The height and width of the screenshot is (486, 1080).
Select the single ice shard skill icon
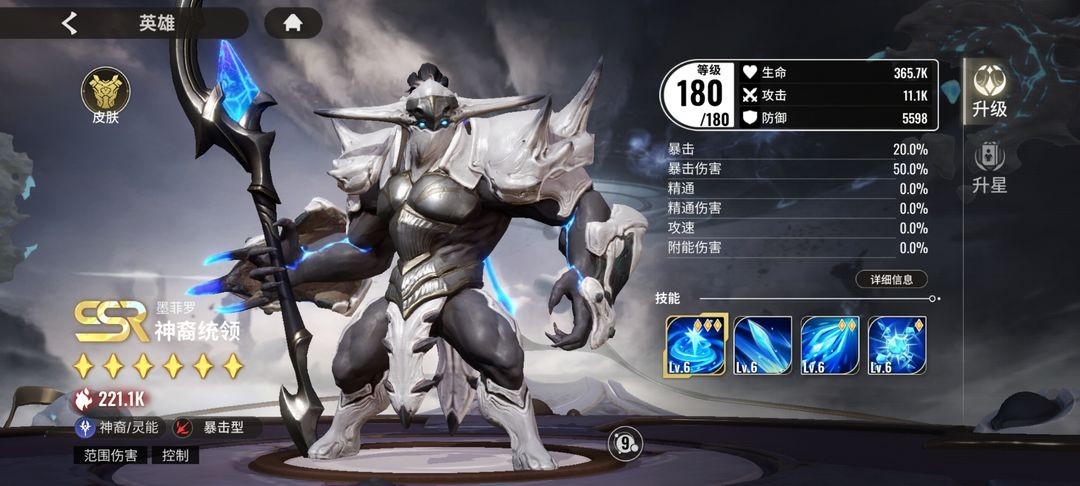pos(762,345)
